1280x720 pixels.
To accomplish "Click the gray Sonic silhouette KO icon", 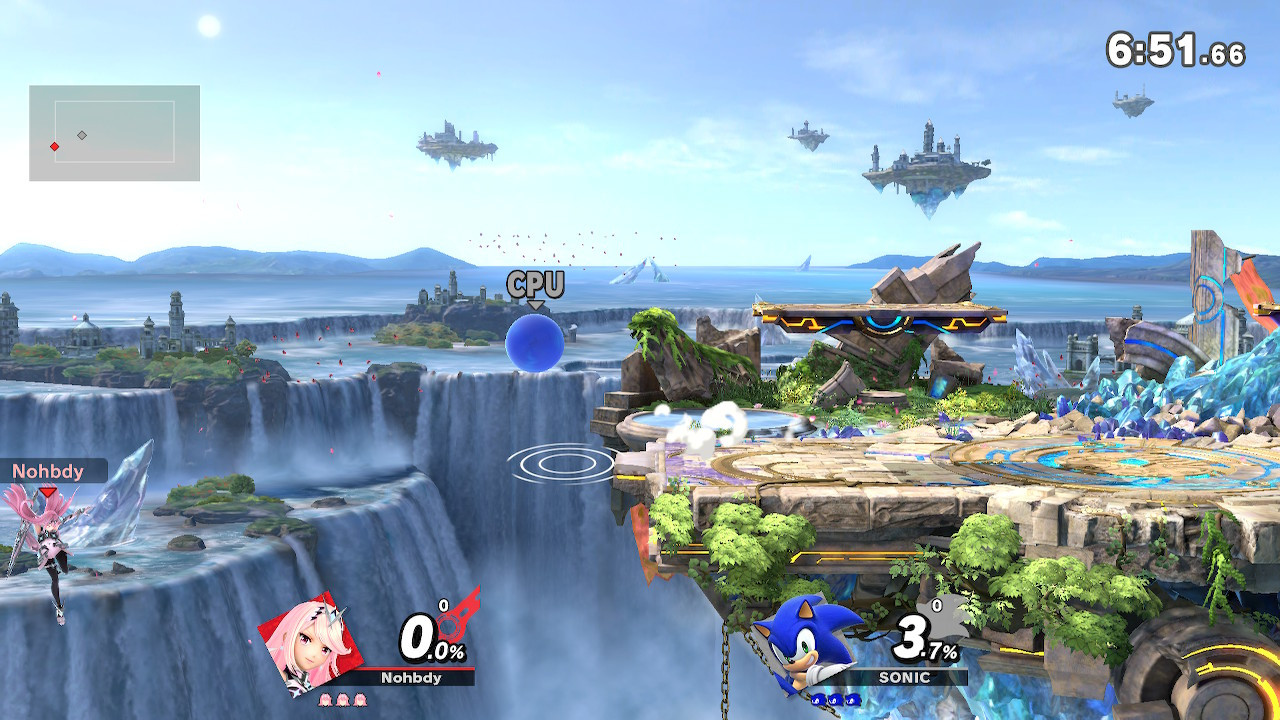I will pyautogui.click(x=944, y=619).
